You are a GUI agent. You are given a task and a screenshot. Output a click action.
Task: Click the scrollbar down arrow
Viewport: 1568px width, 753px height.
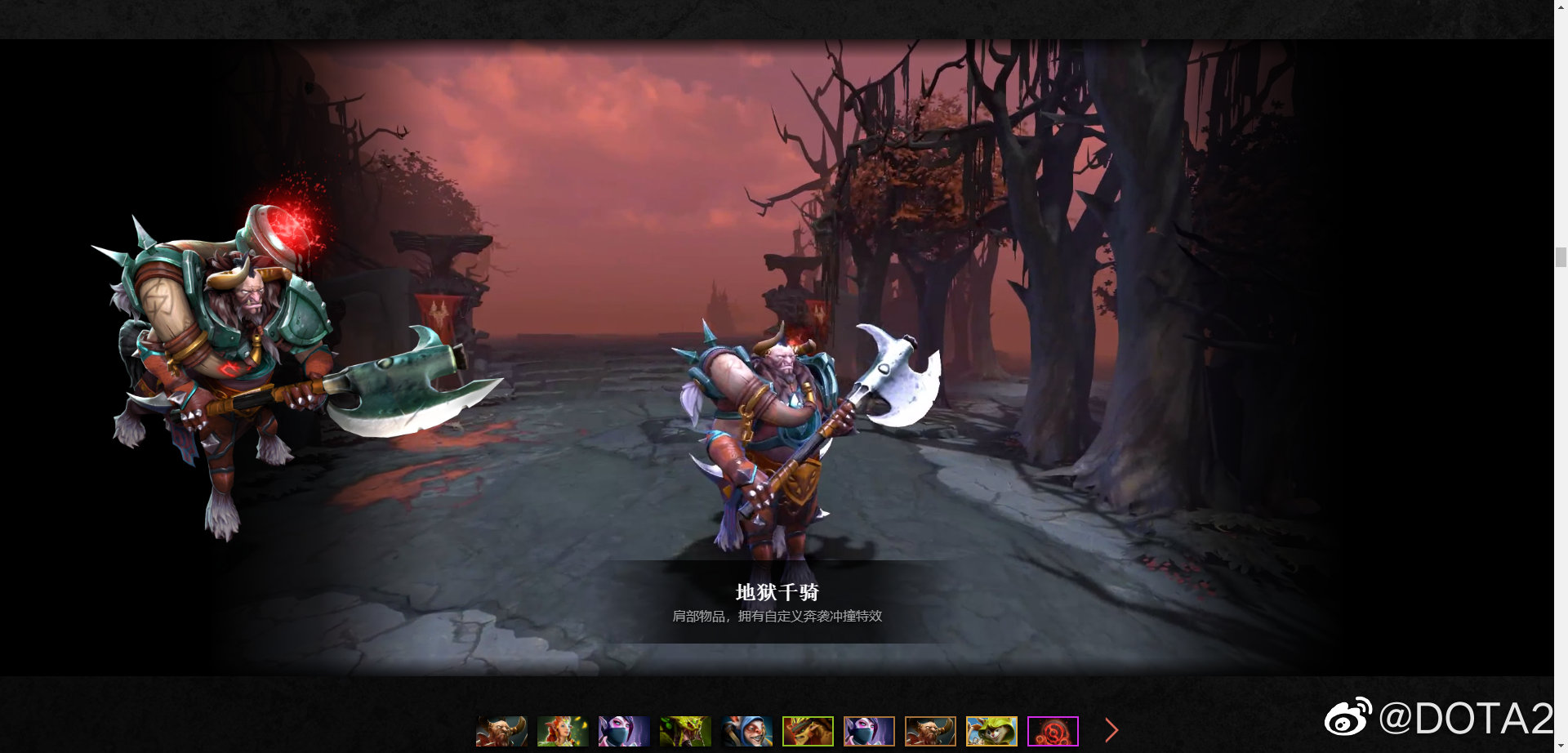coord(1562,746)
